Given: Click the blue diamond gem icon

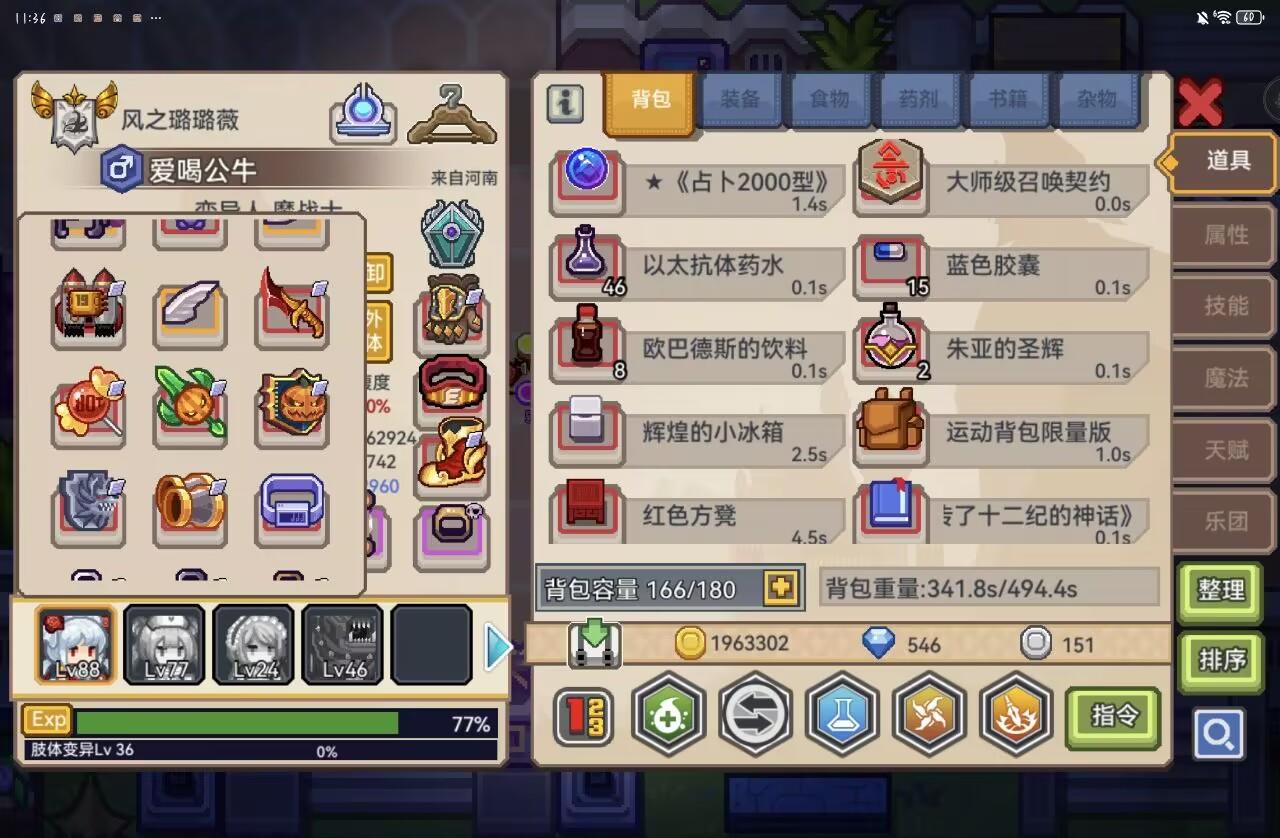Looking at the screenshot, I should coord(883,644).
